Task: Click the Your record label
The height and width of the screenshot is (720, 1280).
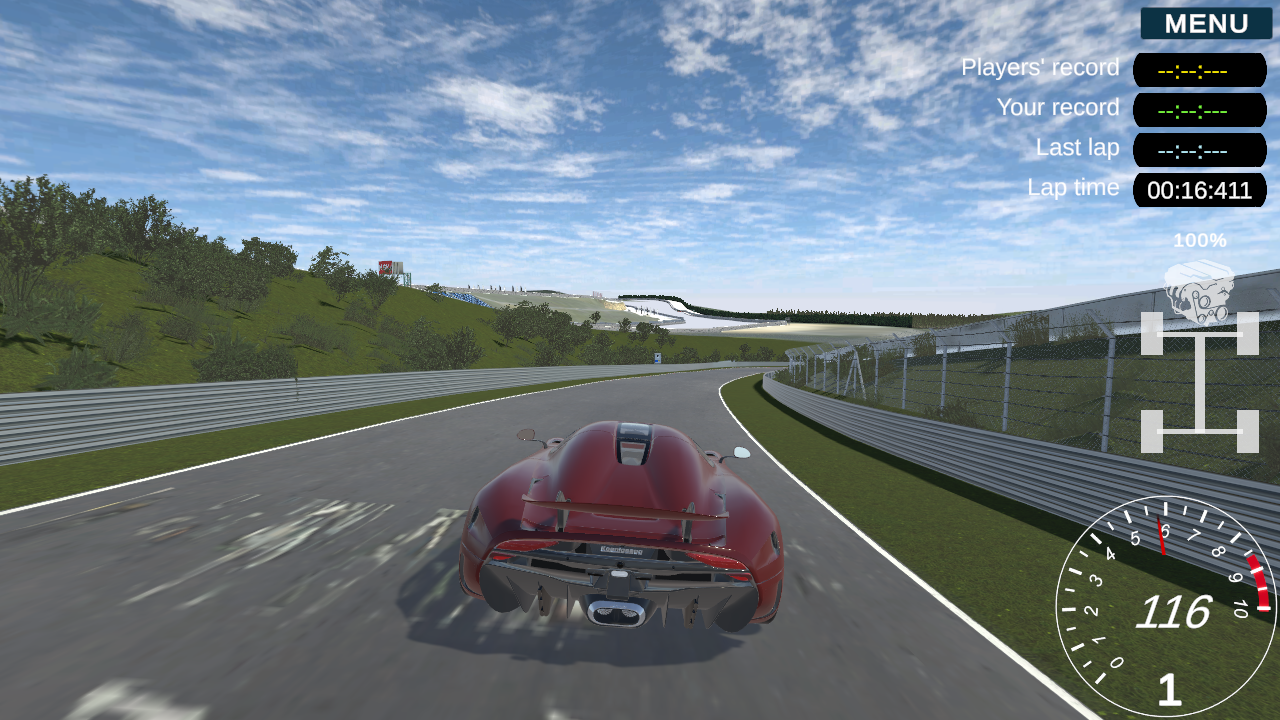Action: (1056, 108)
